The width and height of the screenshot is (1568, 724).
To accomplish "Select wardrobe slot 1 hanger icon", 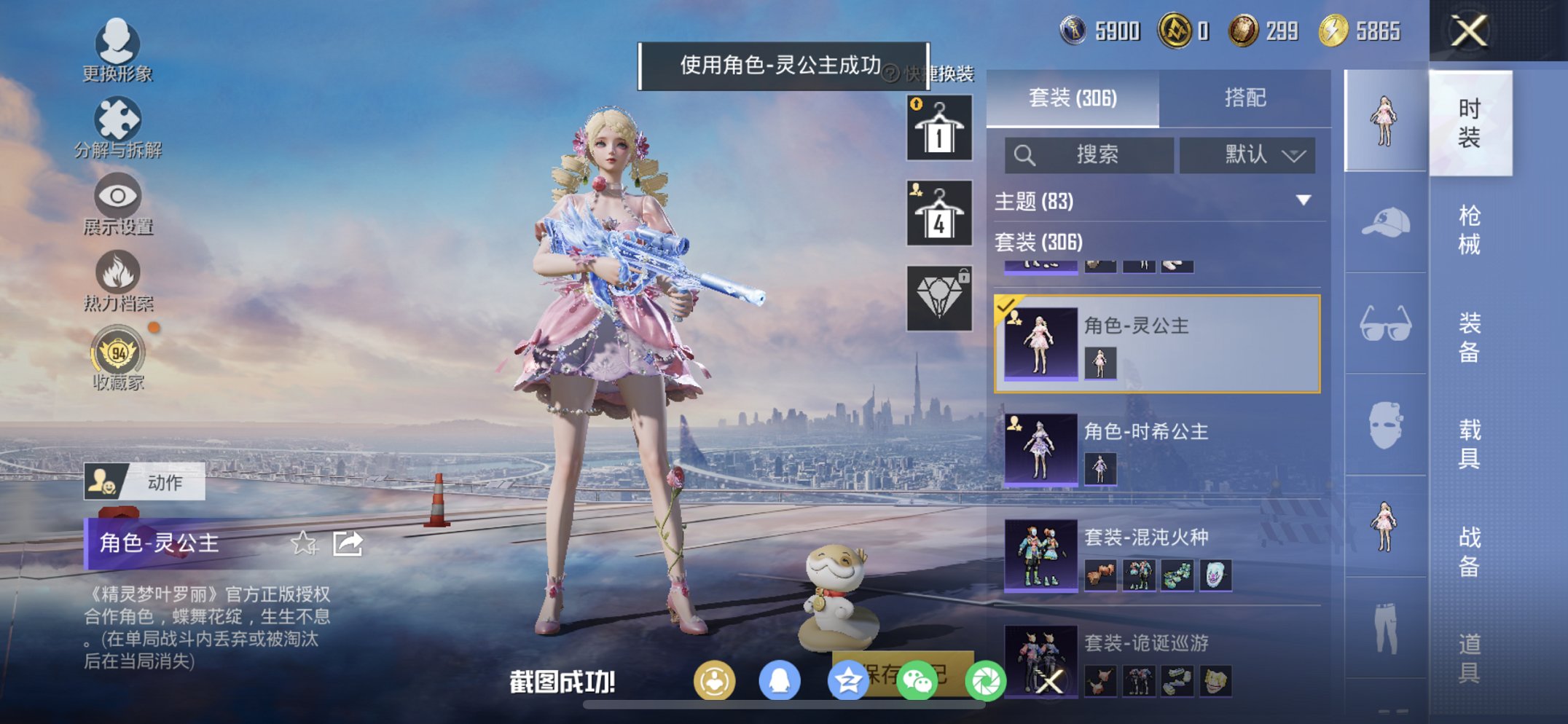I will (938, 130).
